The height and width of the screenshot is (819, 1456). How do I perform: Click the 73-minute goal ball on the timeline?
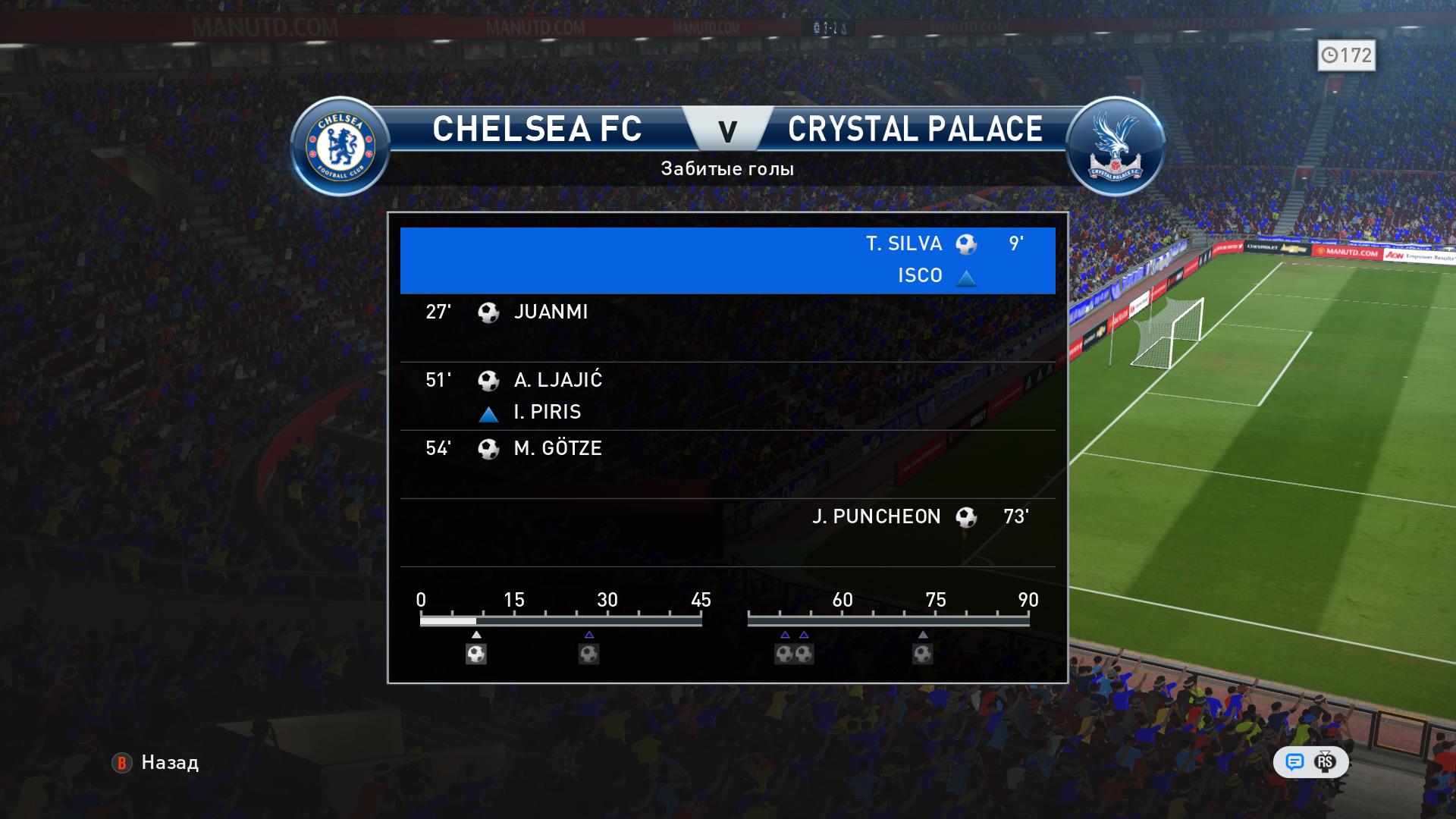coord(923,654)
